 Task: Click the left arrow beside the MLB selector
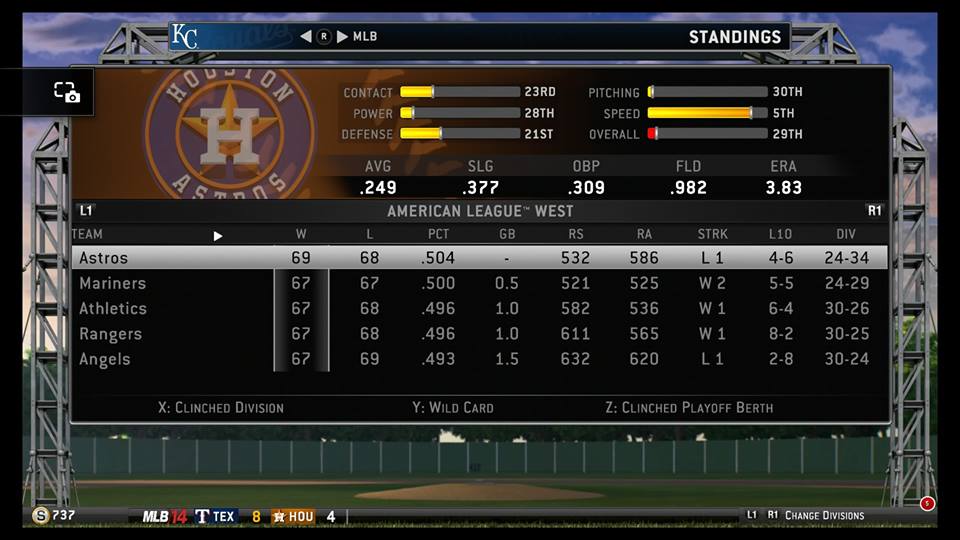click(306, 37)
